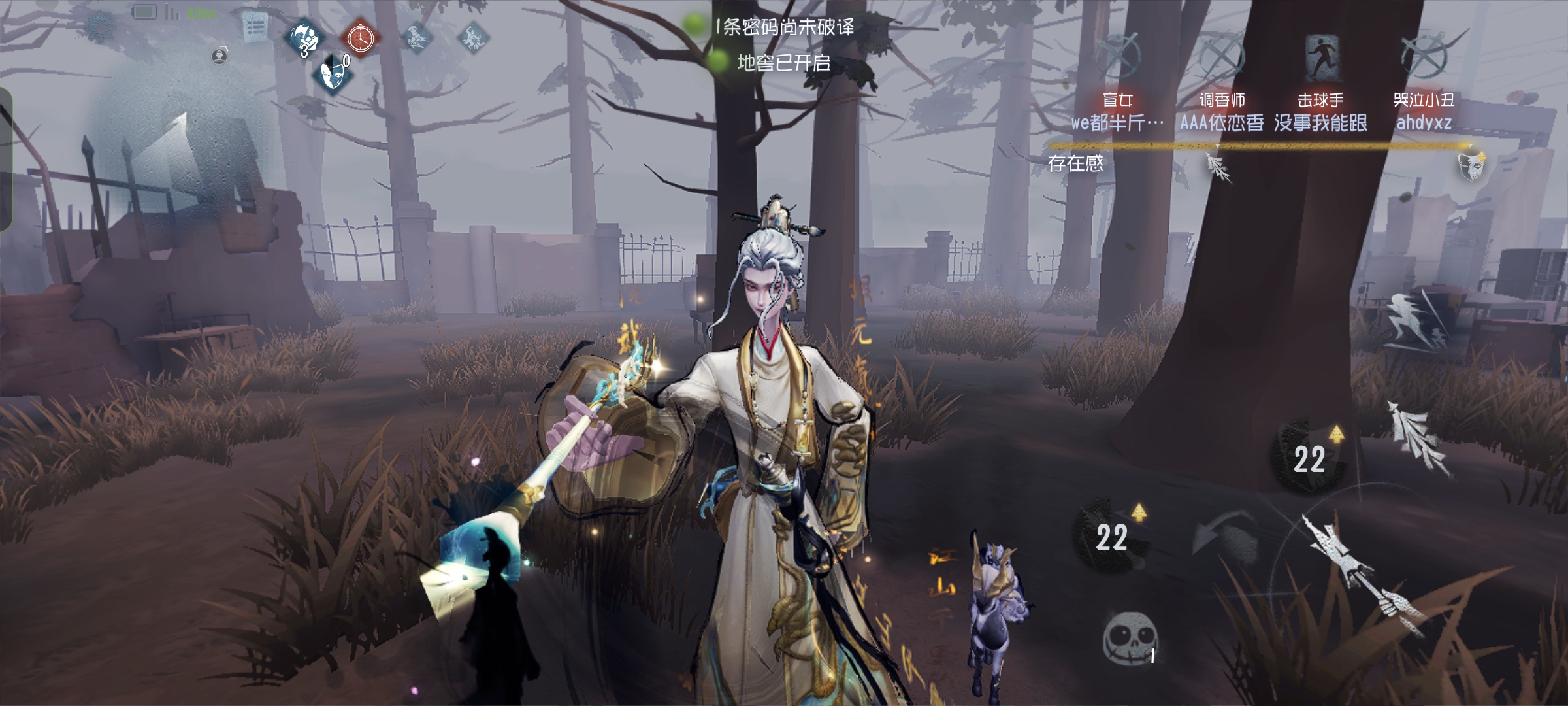Open the gear settings icon

pos(101,25)
